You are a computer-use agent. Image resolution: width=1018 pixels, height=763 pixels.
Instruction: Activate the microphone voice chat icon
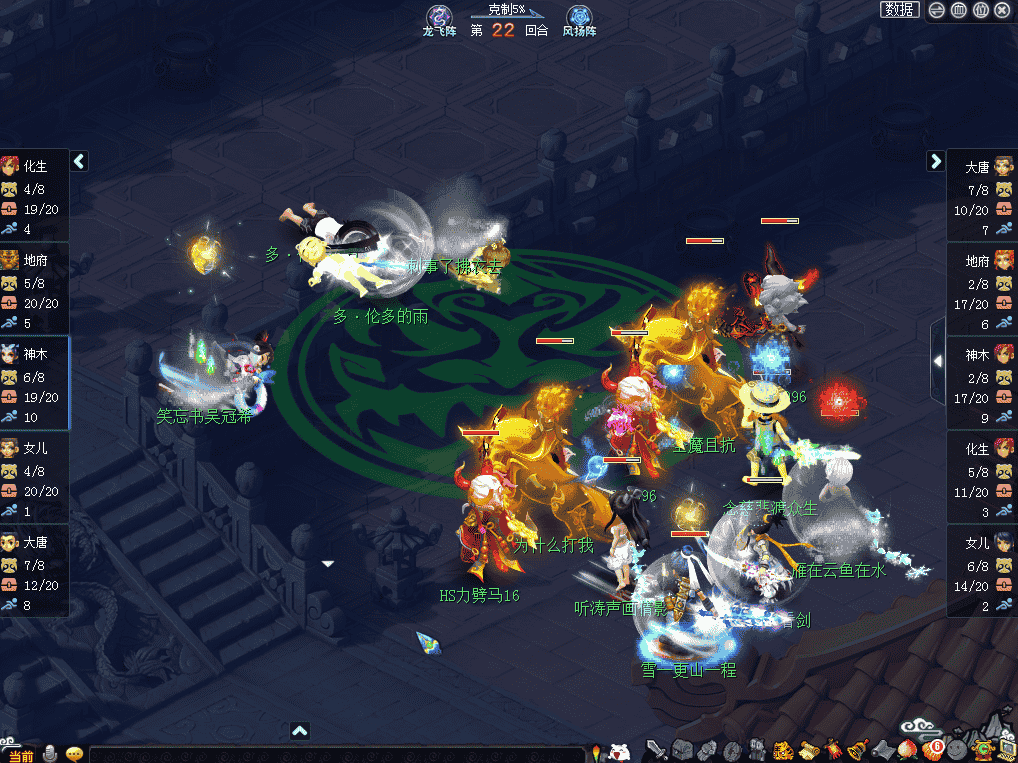point(49,755)
